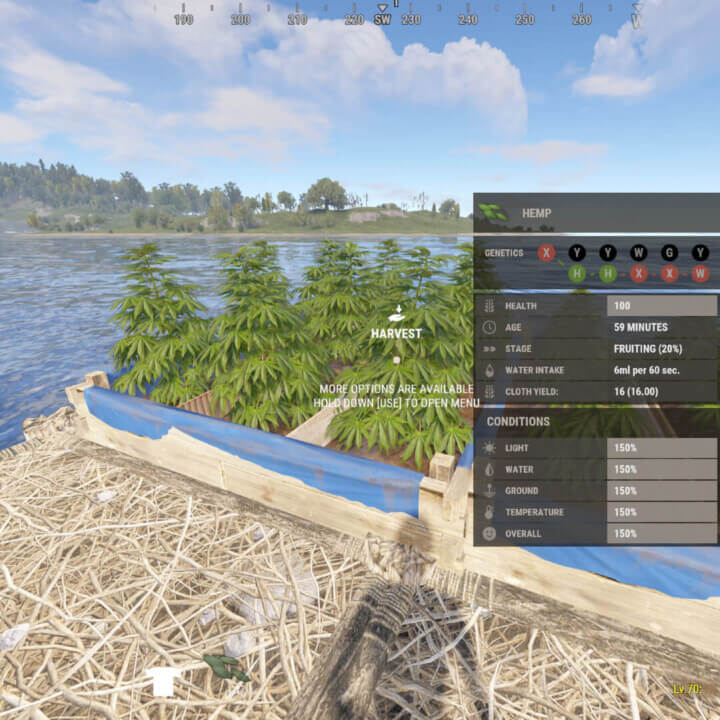Click the Hemp leaf icon in the panel header
This screenshot has height=720, width=720.
tap(494, 212)
